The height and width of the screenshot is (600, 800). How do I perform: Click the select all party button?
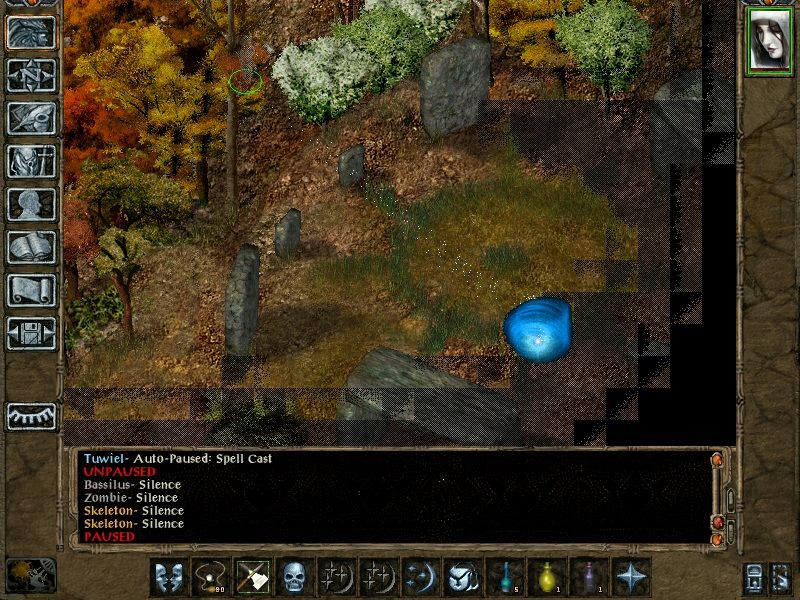pyautogui.click(x=754, y=578)
